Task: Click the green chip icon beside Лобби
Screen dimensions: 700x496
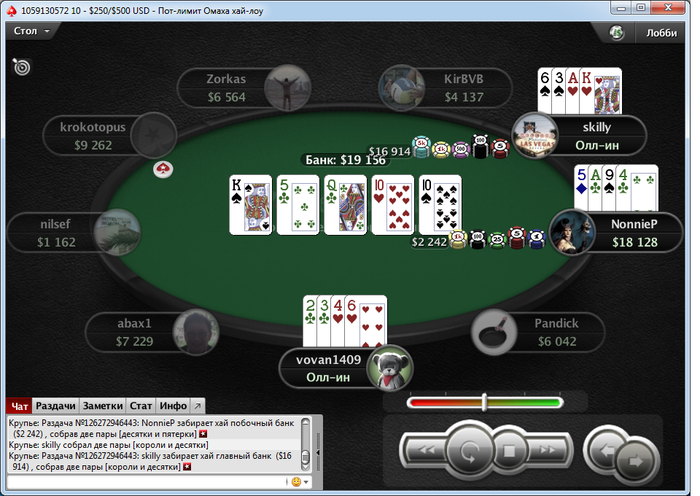Action: coord(618,32)
